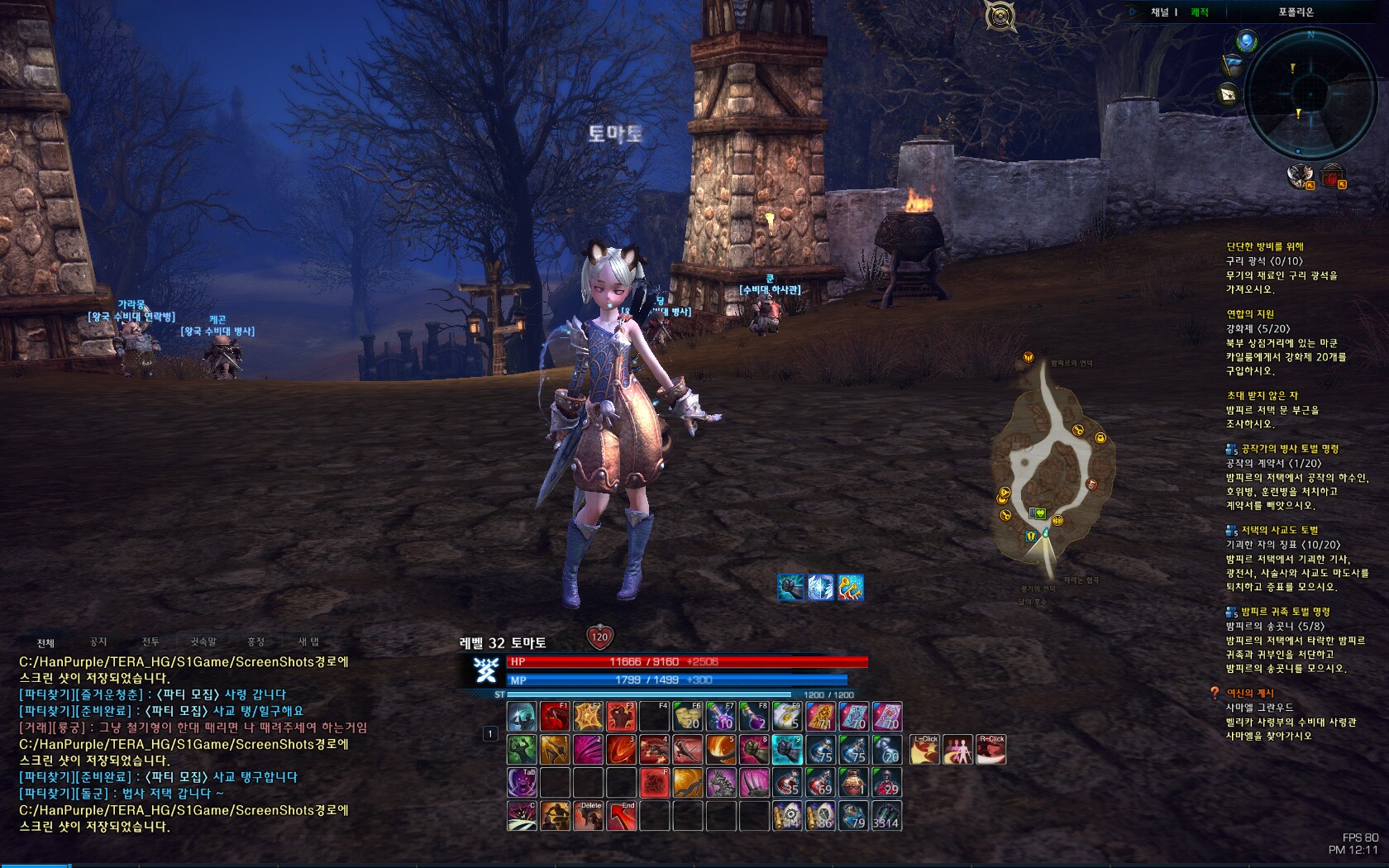Select the item slot showing count 3314
The width and height of the screenshot is (1389, 868).
click(x=886, y=816)
